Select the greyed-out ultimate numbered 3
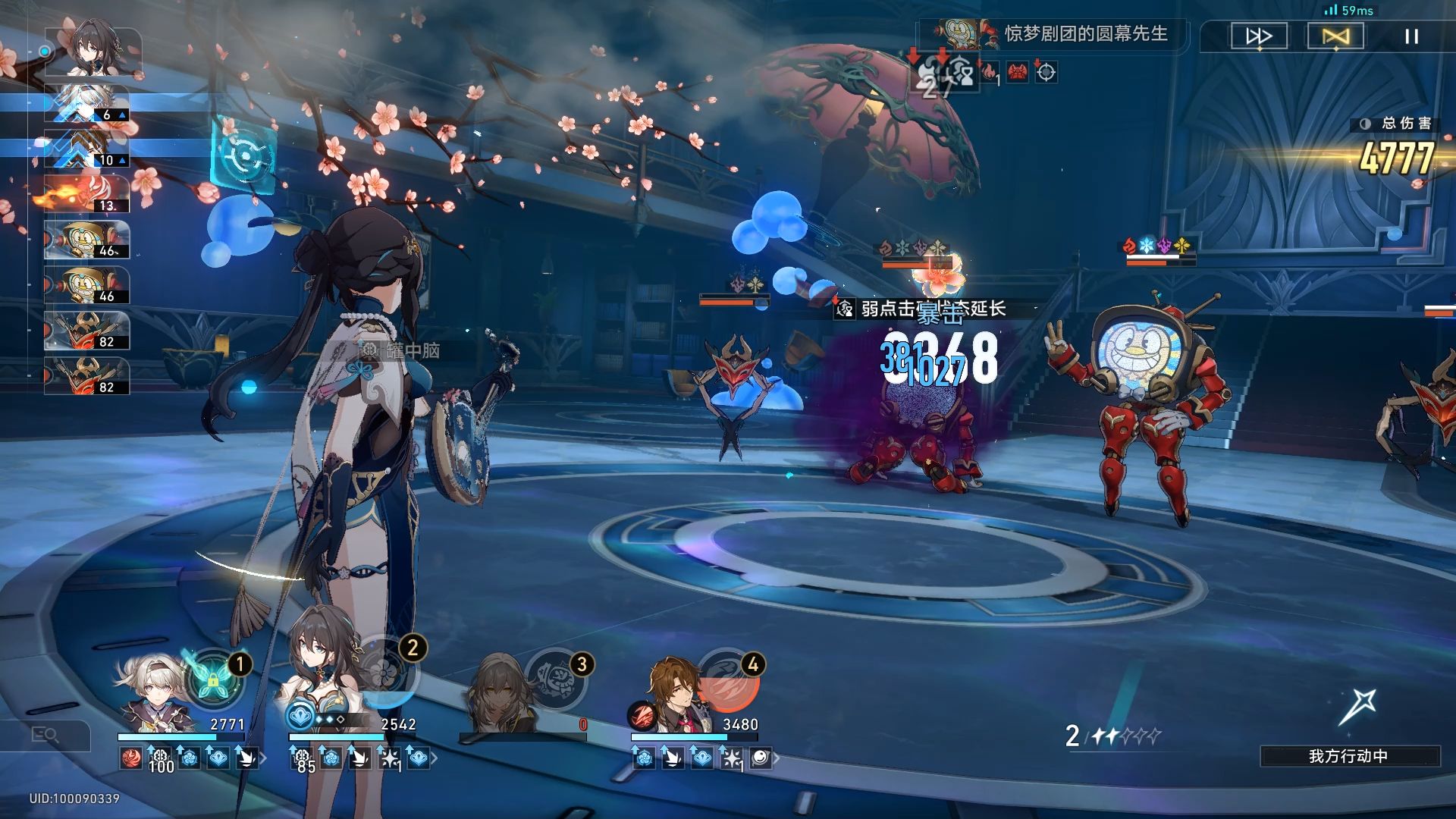 point(557,679)
